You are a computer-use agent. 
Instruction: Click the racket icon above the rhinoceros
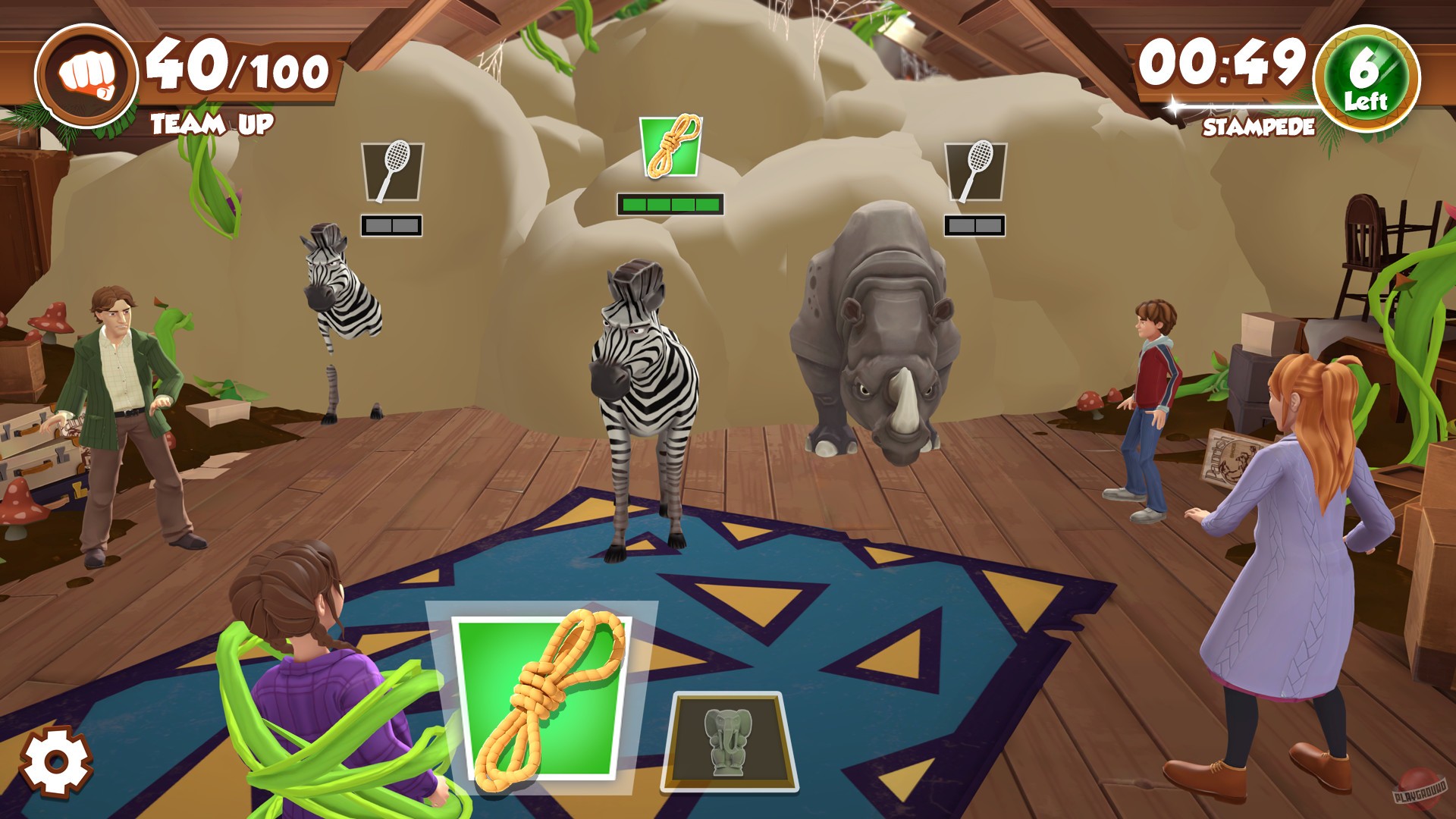point(975,171)
